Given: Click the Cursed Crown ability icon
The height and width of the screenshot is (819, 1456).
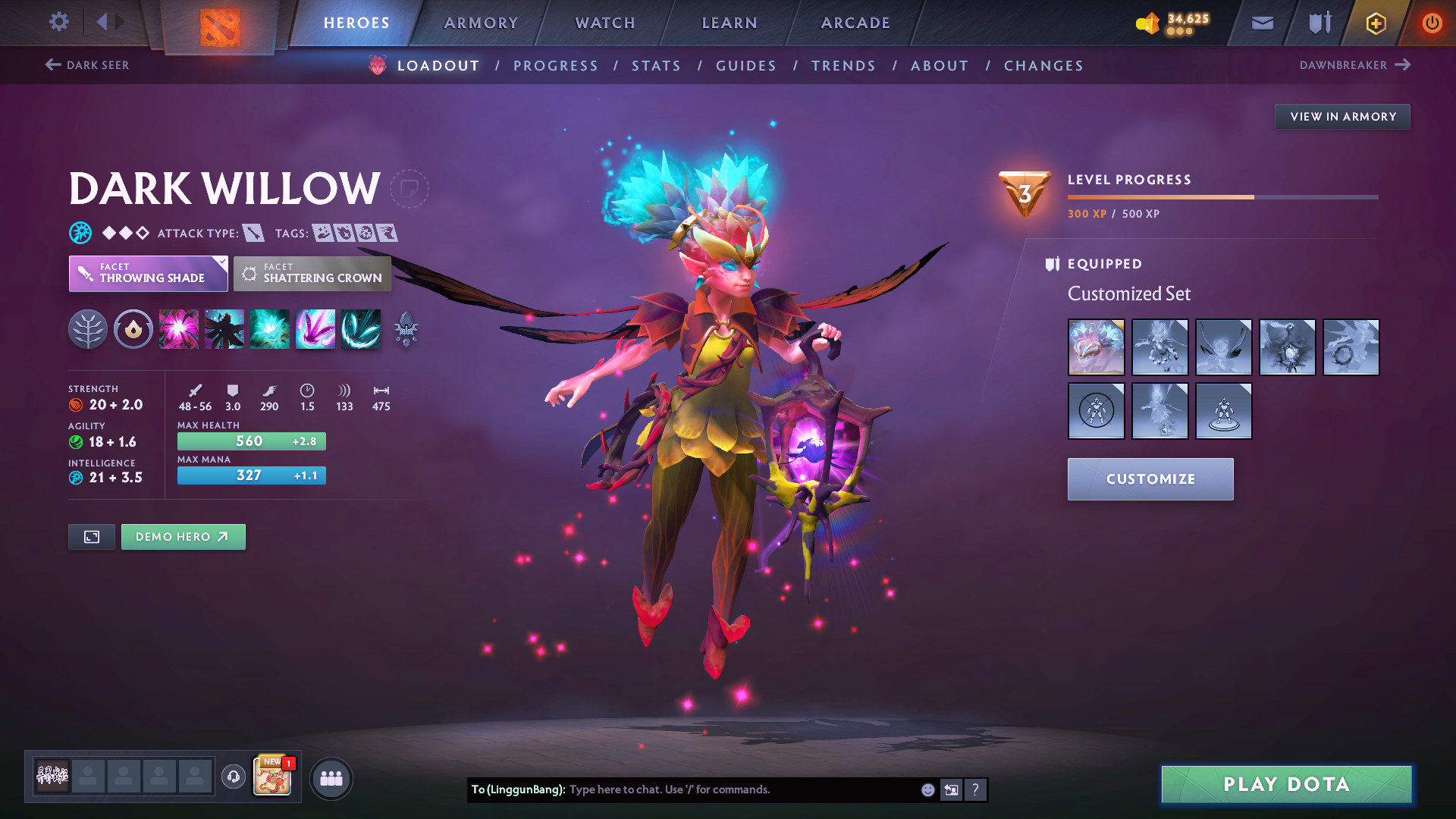Looking at the screenshot, I should click(269, 328).
